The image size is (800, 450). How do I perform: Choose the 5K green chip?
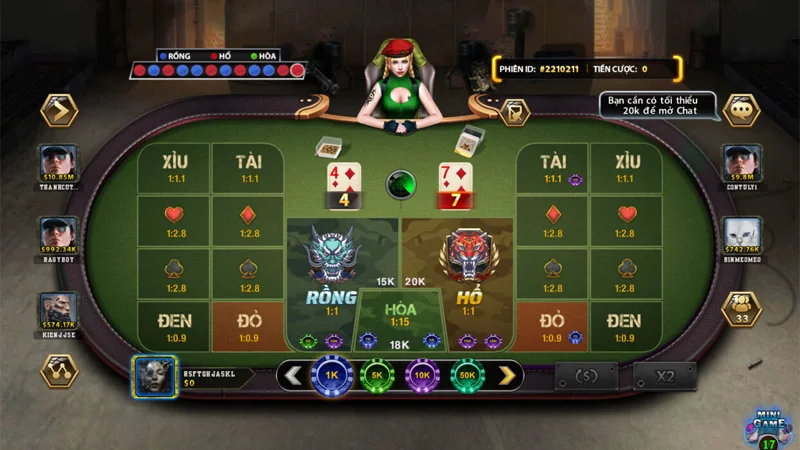[377, 376]
